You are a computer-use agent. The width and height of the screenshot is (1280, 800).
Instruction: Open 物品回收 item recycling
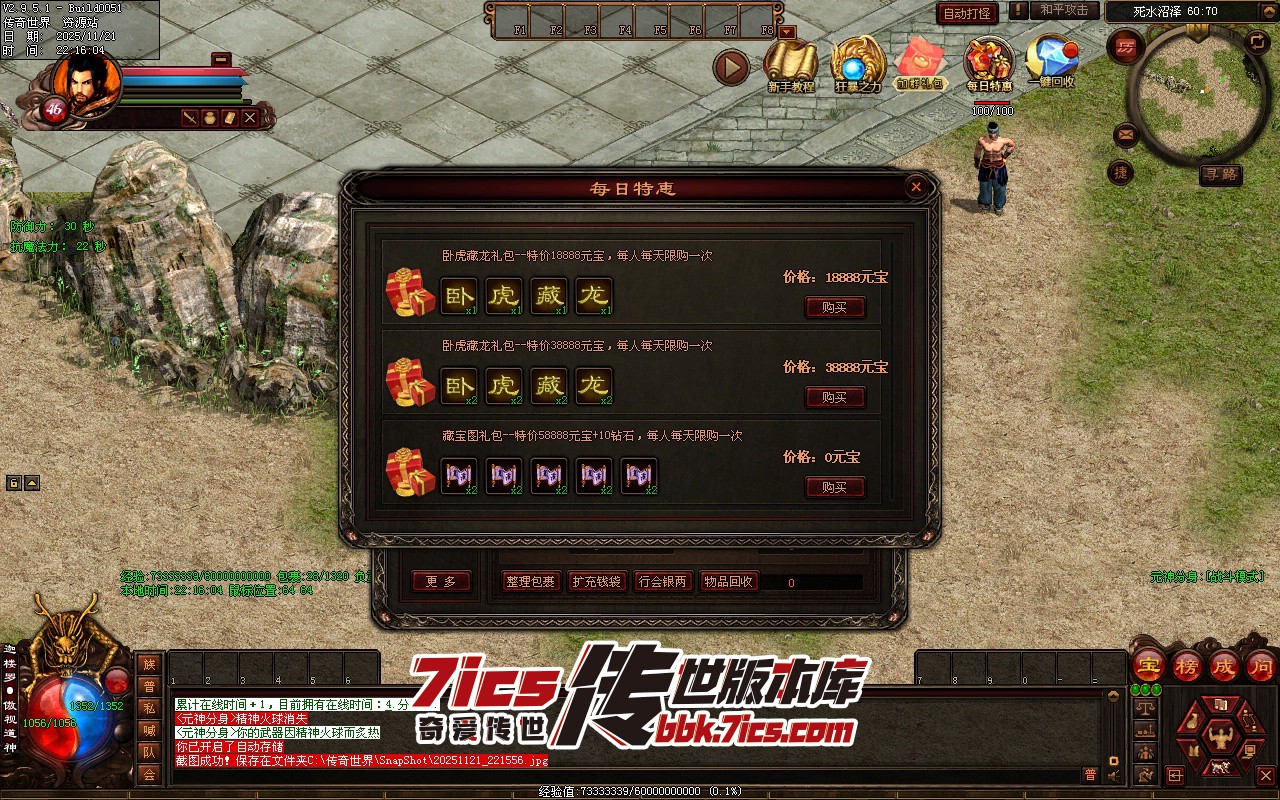(728, 581)
